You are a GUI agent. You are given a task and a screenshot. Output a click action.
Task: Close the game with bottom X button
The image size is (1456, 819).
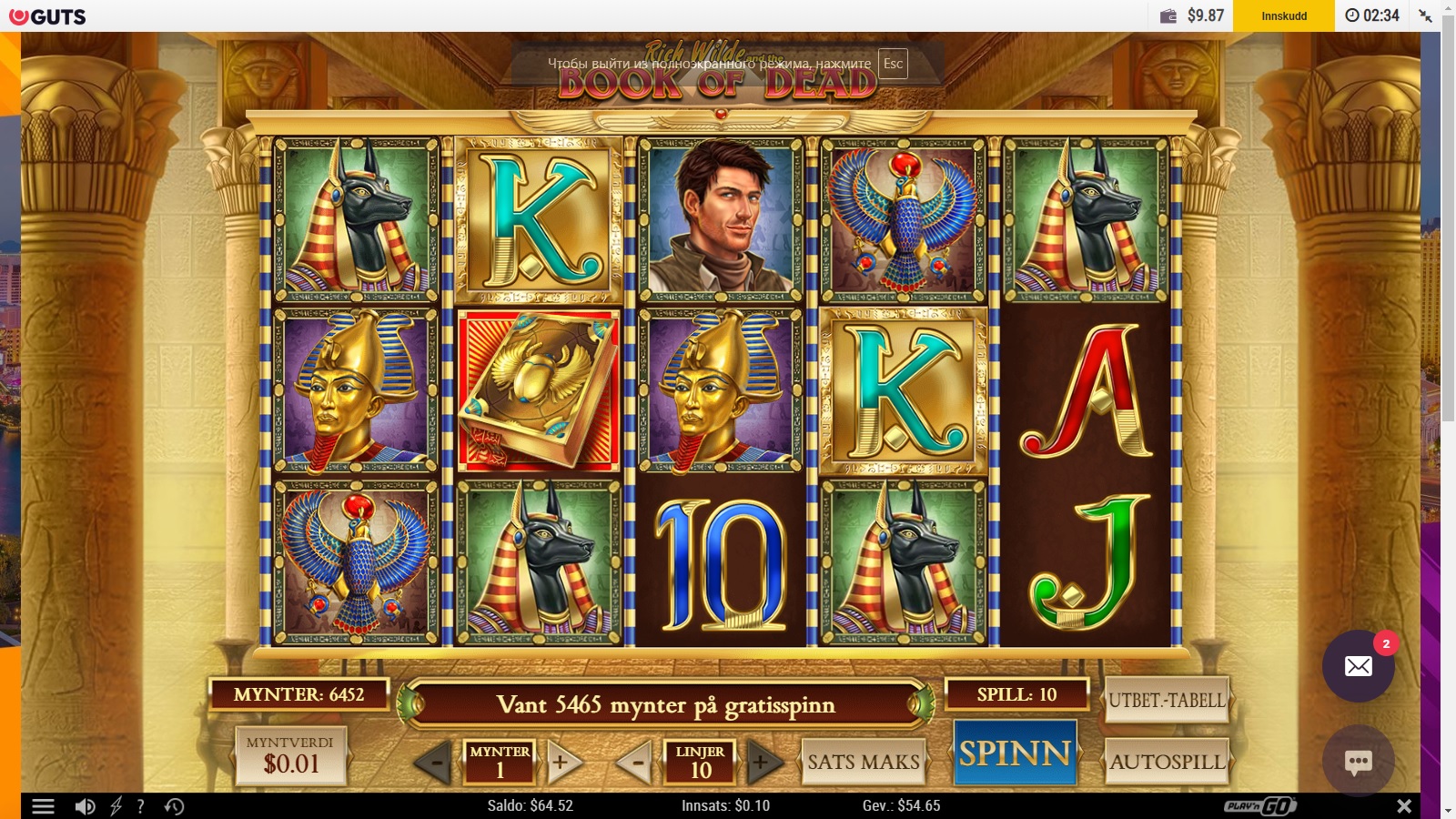[1404, 806]
